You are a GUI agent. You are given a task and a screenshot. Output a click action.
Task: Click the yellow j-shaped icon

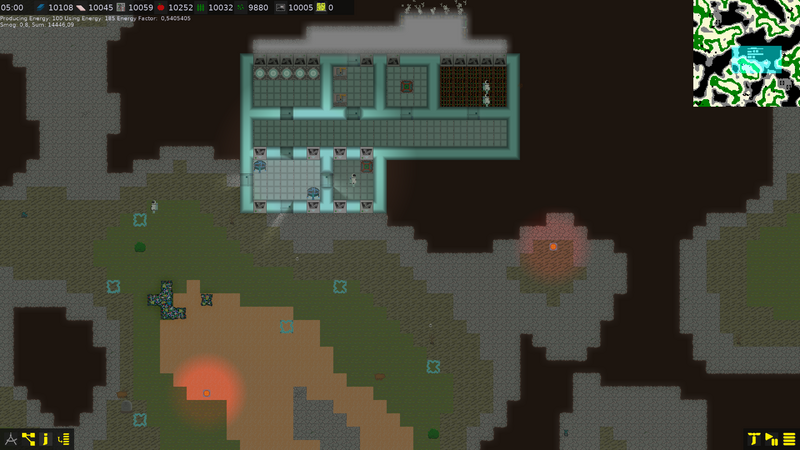coord(46,438)
